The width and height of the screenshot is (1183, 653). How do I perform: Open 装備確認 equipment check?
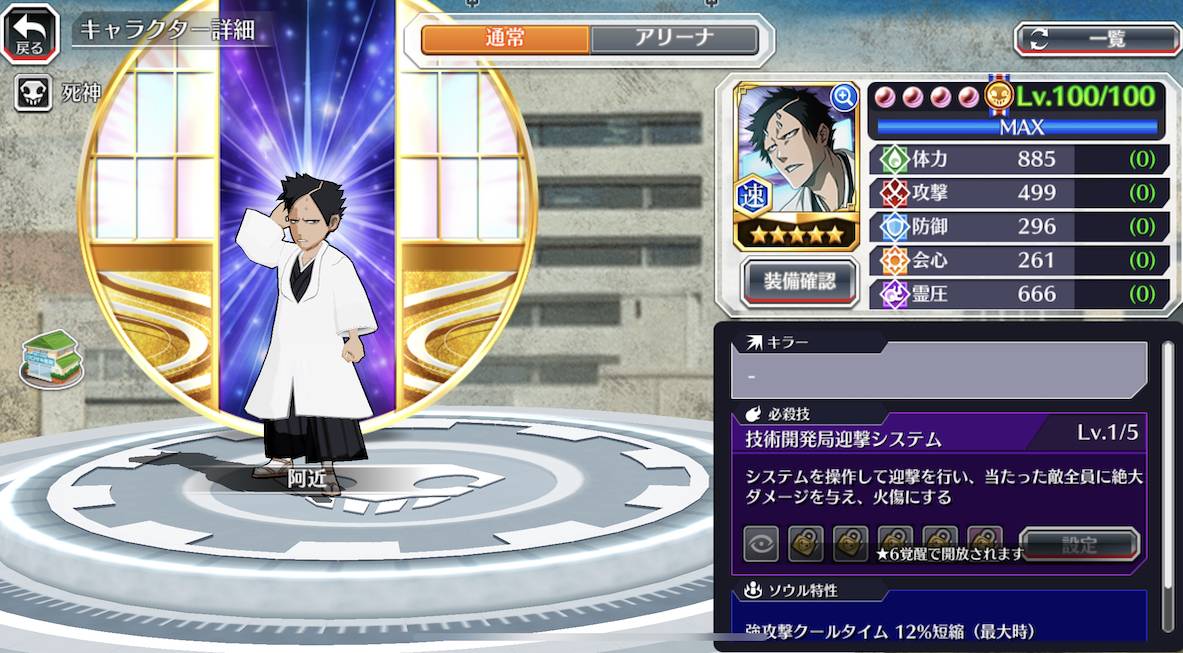click(800, 281)
